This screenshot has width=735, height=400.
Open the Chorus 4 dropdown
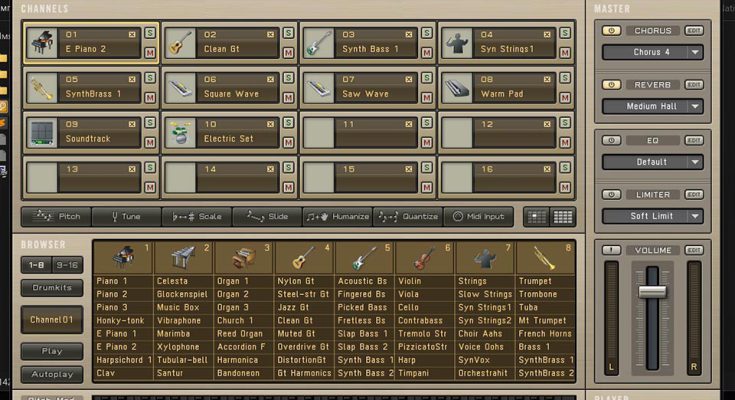tap(652, 52)
